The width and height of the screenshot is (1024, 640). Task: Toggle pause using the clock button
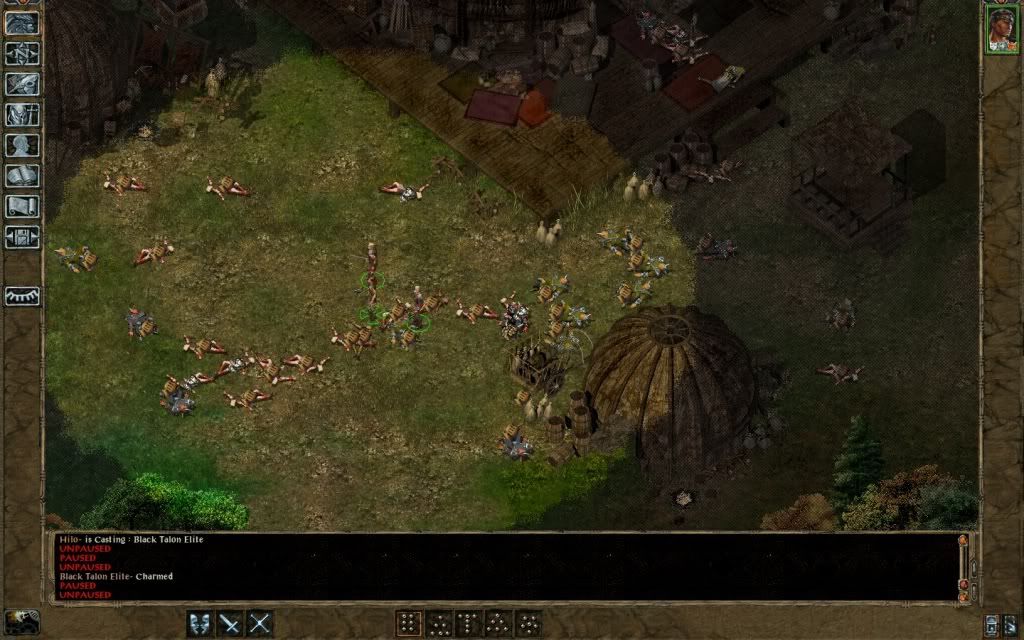(22, 622)
